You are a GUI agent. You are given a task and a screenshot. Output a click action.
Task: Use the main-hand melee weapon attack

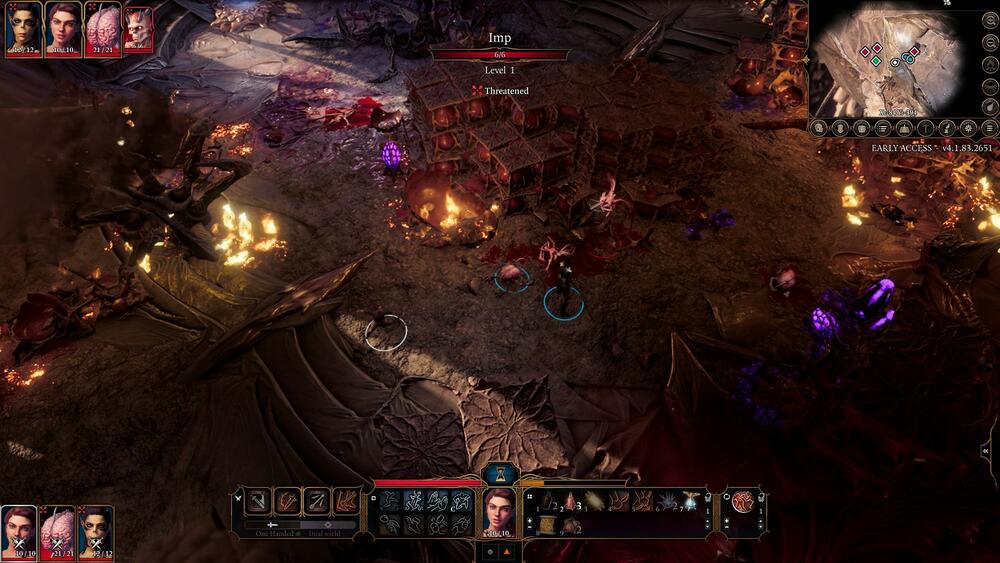coord(257,501)
